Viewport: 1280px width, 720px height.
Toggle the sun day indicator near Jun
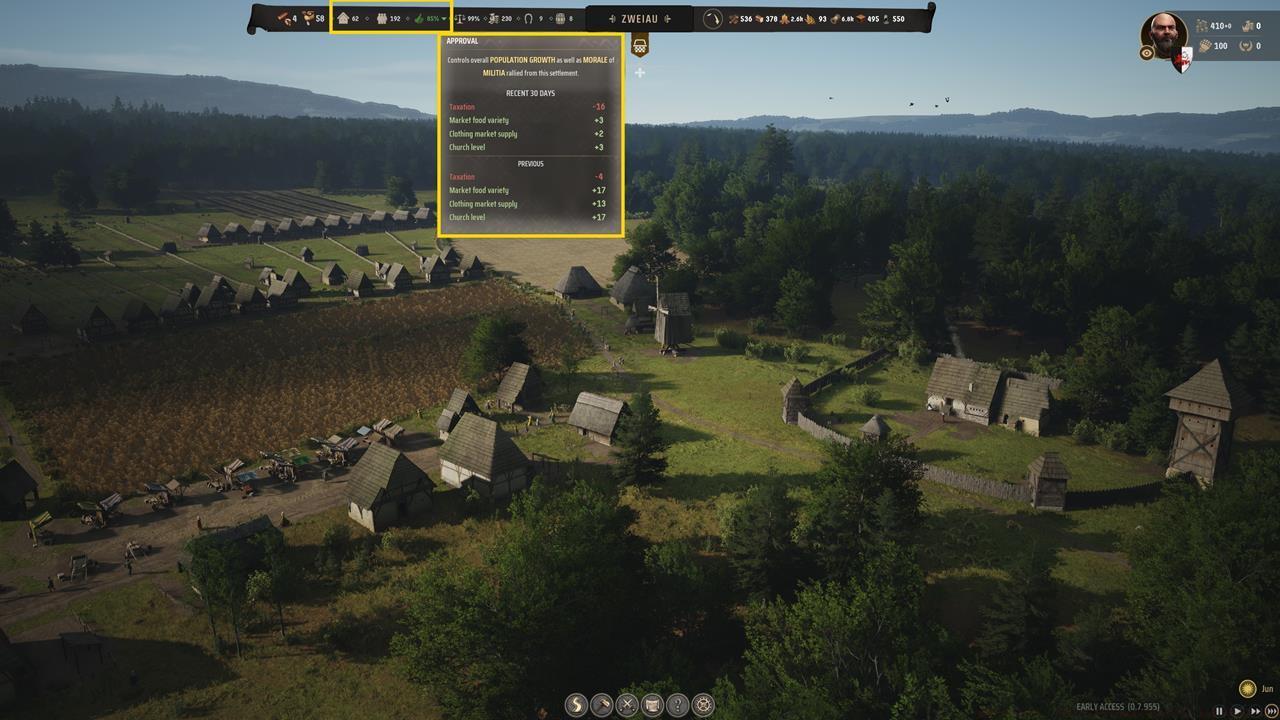pos(1247,689)
